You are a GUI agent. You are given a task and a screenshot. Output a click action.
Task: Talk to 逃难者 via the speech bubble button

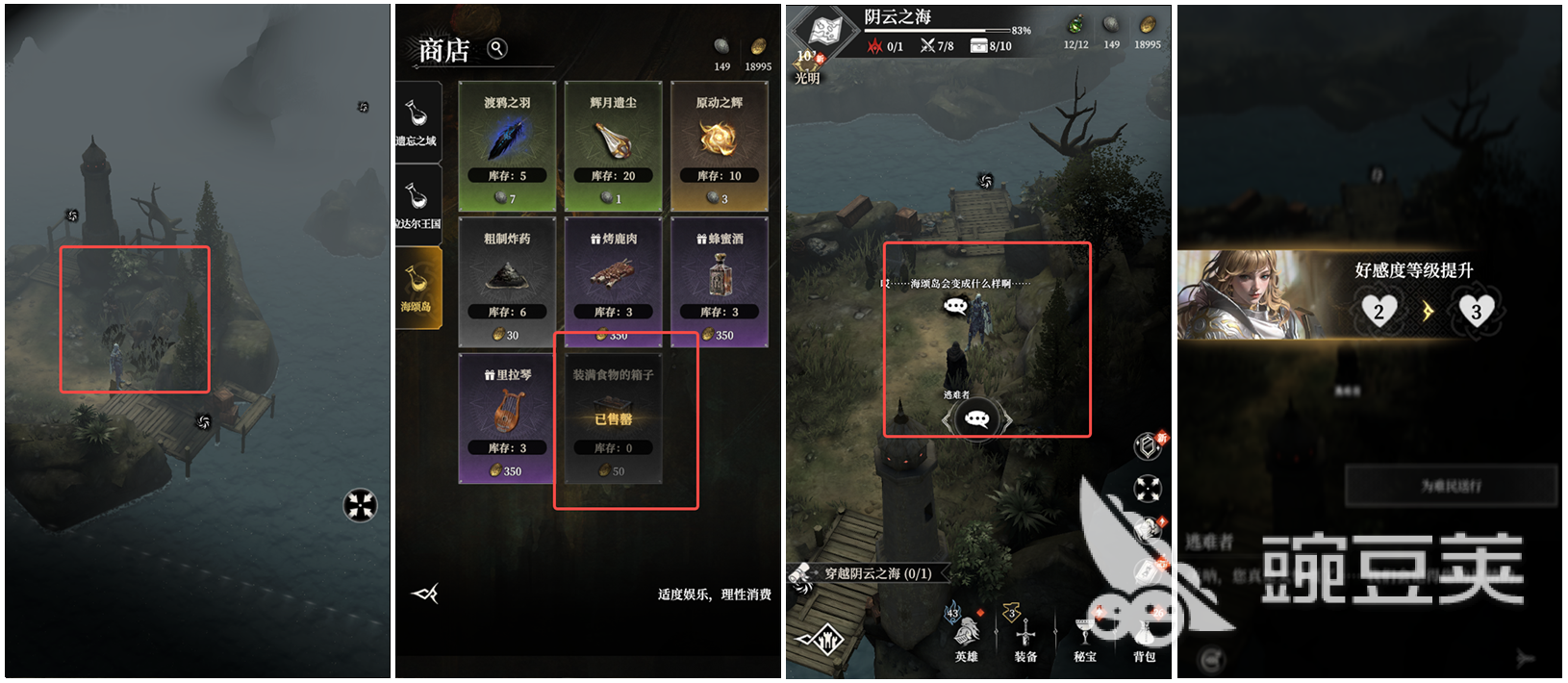(976, 419)
